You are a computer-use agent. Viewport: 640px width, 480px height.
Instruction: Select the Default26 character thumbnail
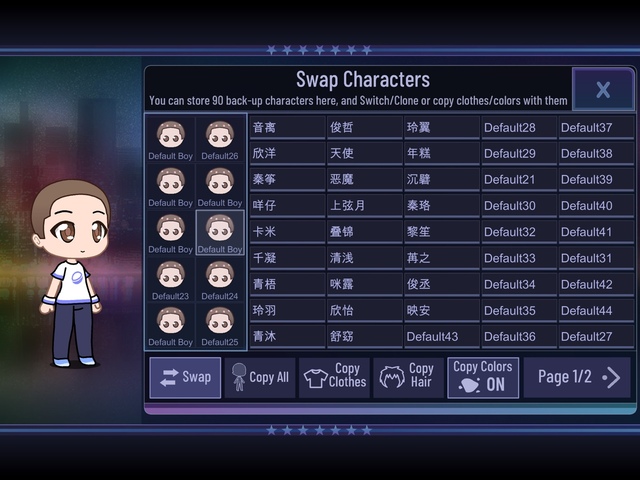220,138
